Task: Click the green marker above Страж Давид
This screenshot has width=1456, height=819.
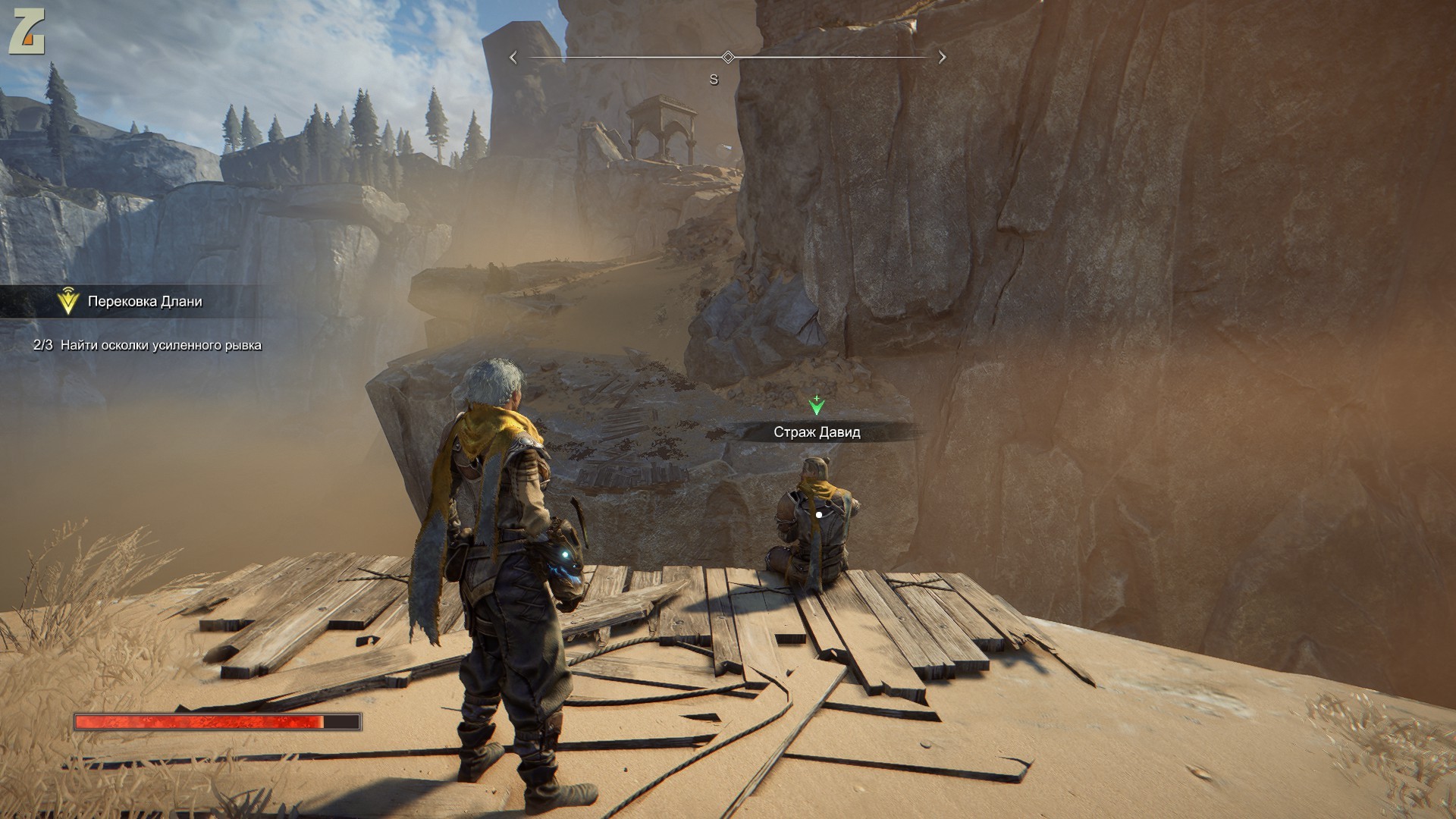Action: (x=816, y=406)
